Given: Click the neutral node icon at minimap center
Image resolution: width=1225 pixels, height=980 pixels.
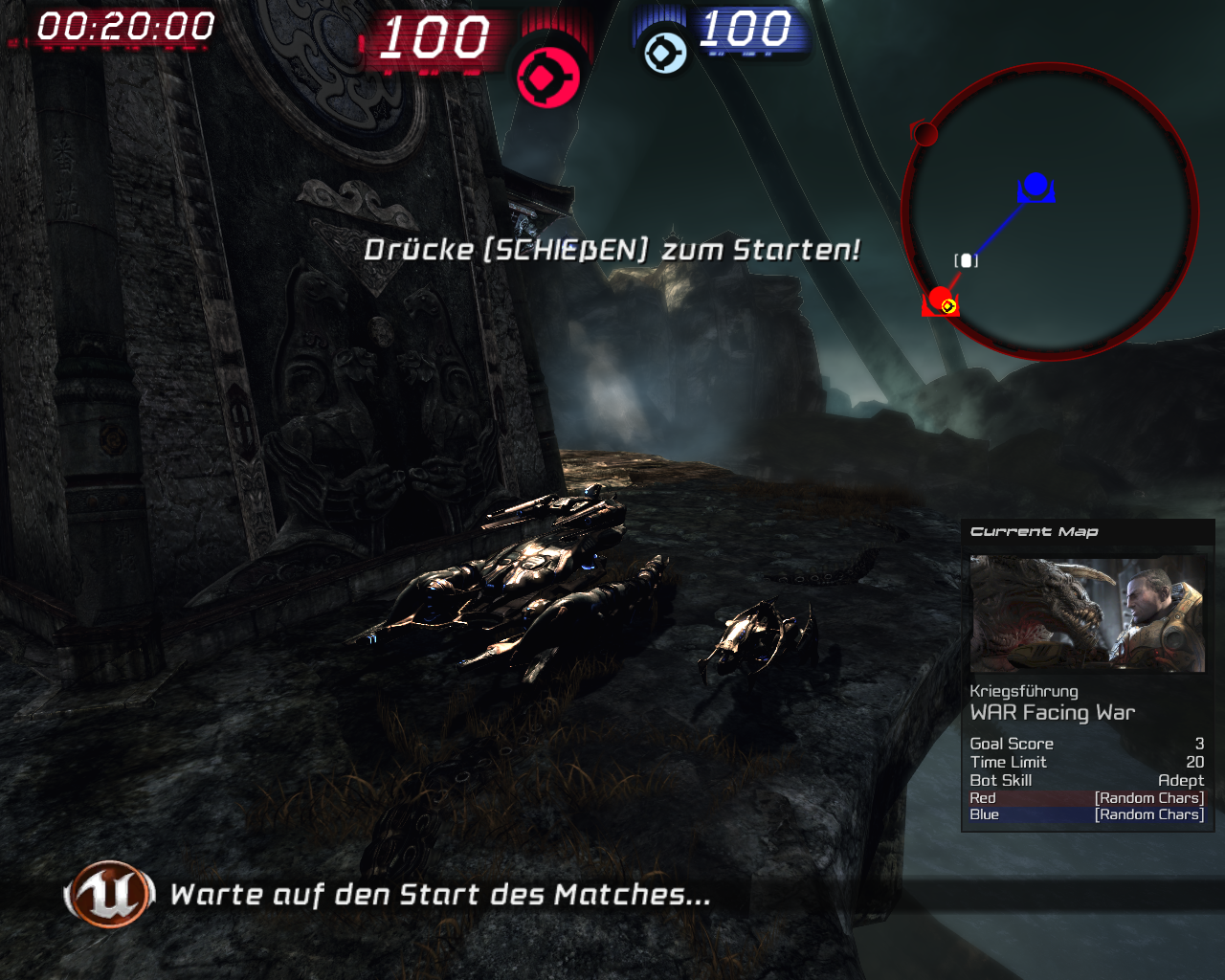Looking at the screenshot, I should click(x=968, y=258).
